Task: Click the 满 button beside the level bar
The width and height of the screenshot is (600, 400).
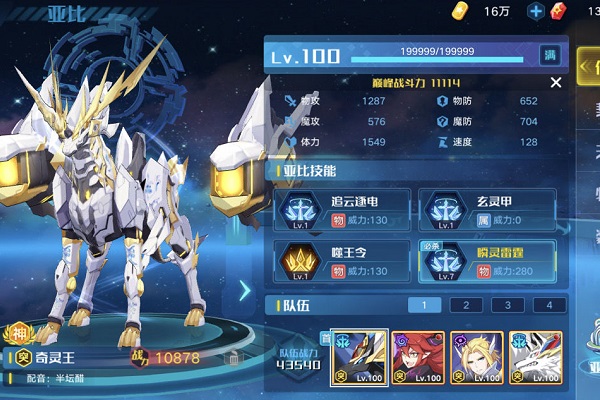Action: click(549, 55)
